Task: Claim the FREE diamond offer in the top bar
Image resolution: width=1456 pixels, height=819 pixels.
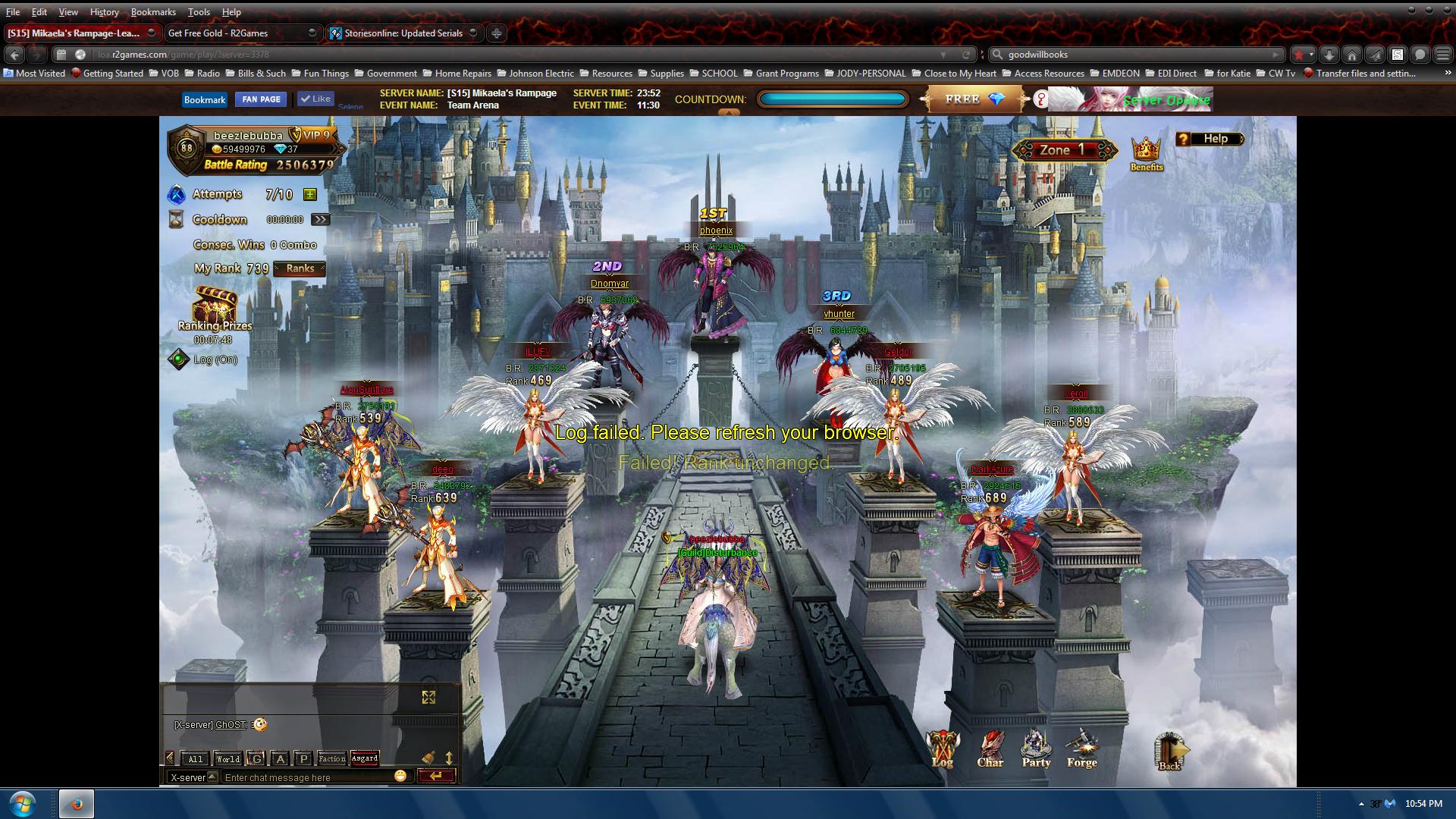Action: click(x=974, y=99)
